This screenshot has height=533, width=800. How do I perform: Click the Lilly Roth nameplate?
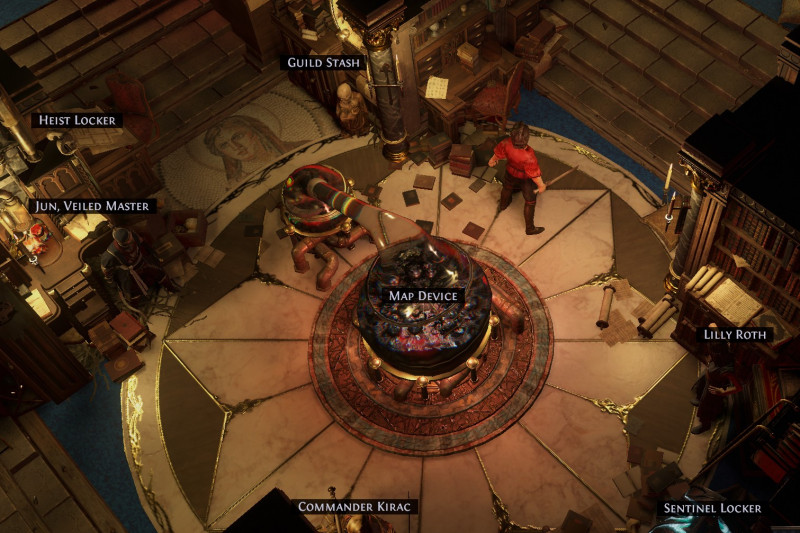click(x=735, y=334)
